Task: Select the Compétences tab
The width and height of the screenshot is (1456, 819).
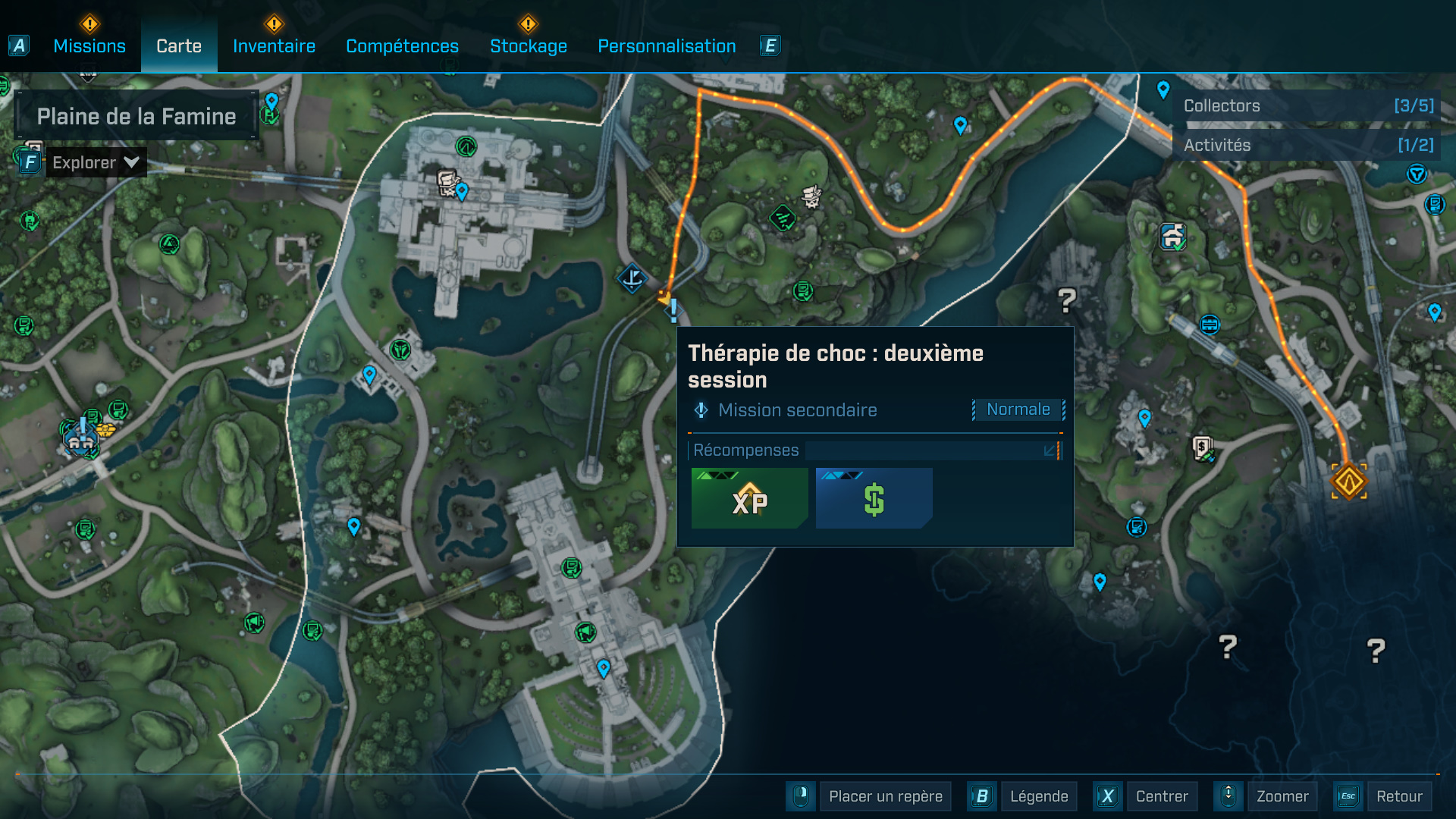Action: tap(402, 46)
